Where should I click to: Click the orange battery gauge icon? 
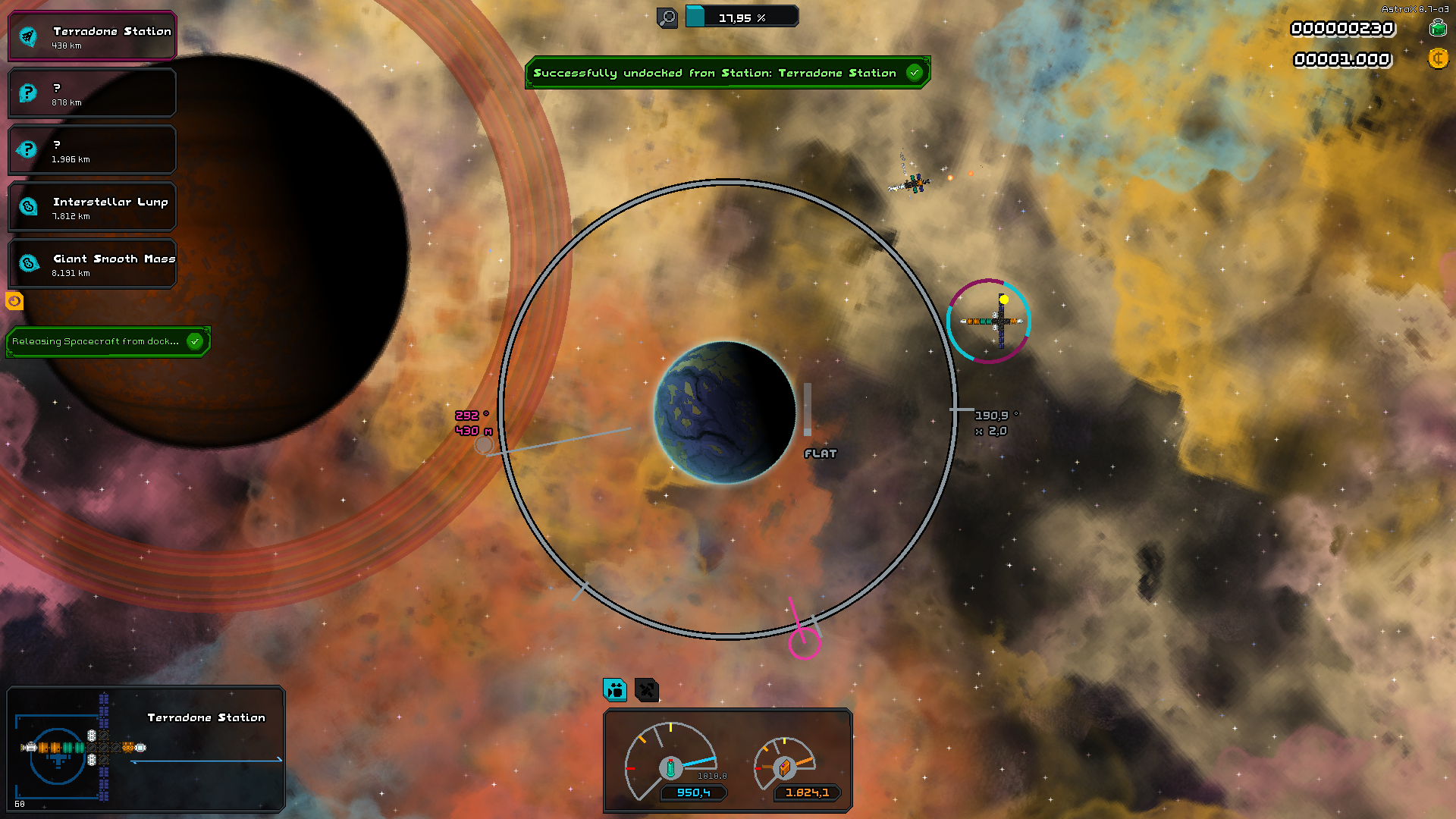[785, 767]
